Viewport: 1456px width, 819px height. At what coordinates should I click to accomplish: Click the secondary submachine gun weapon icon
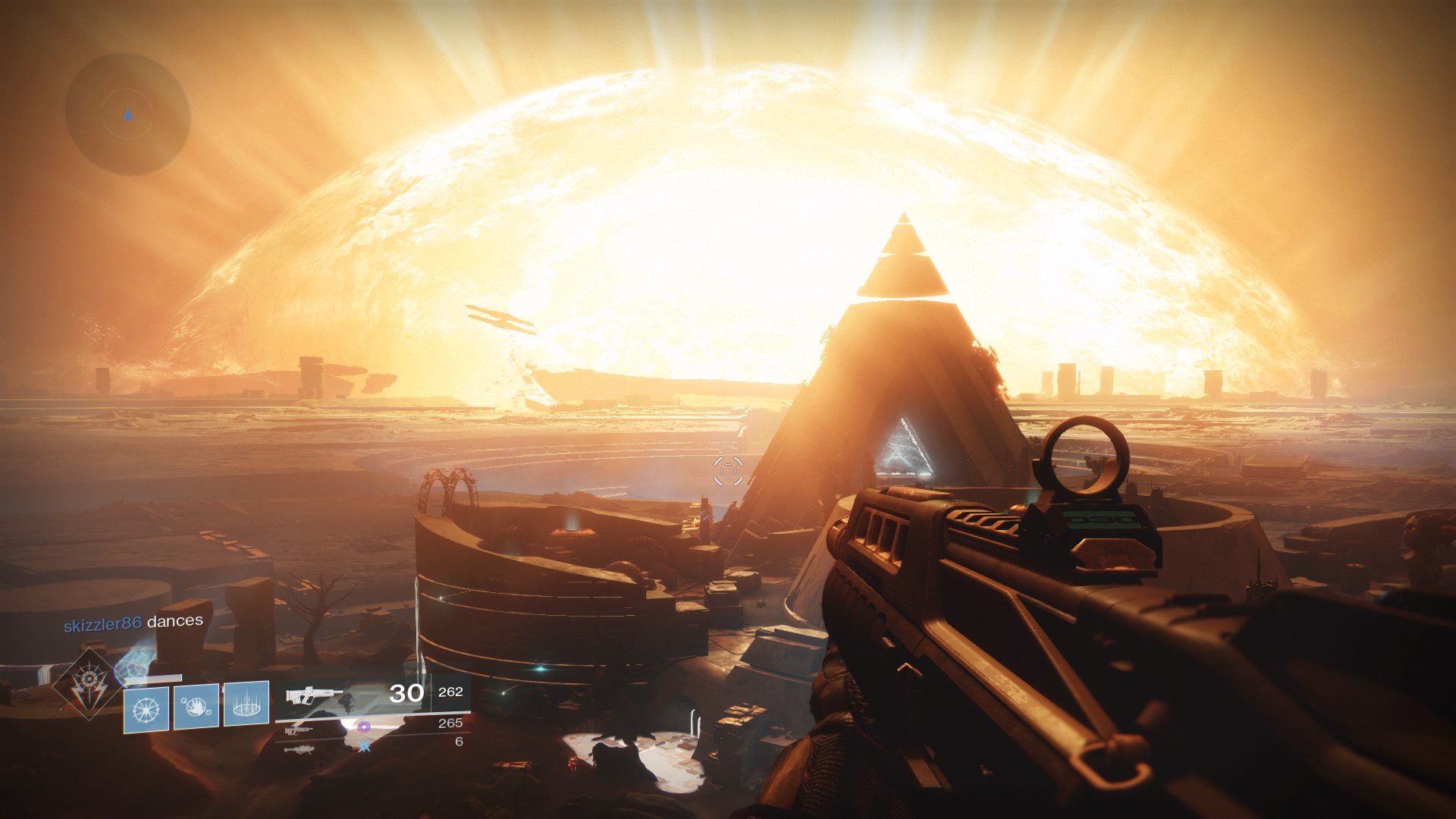[298, 730]
